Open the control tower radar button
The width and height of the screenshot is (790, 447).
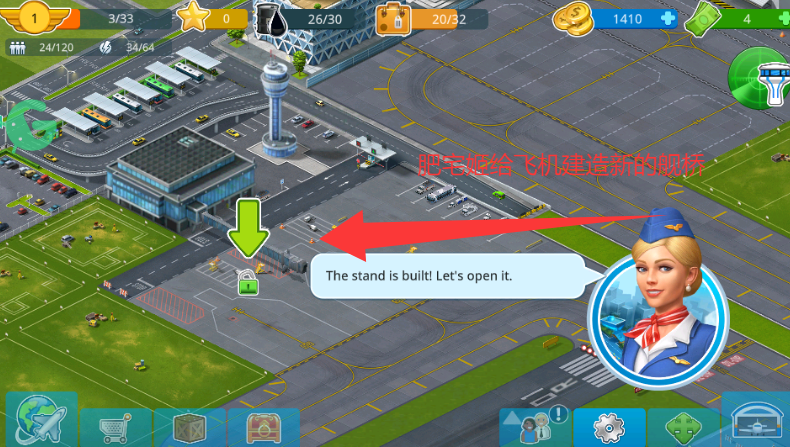[x=762, y=79]
